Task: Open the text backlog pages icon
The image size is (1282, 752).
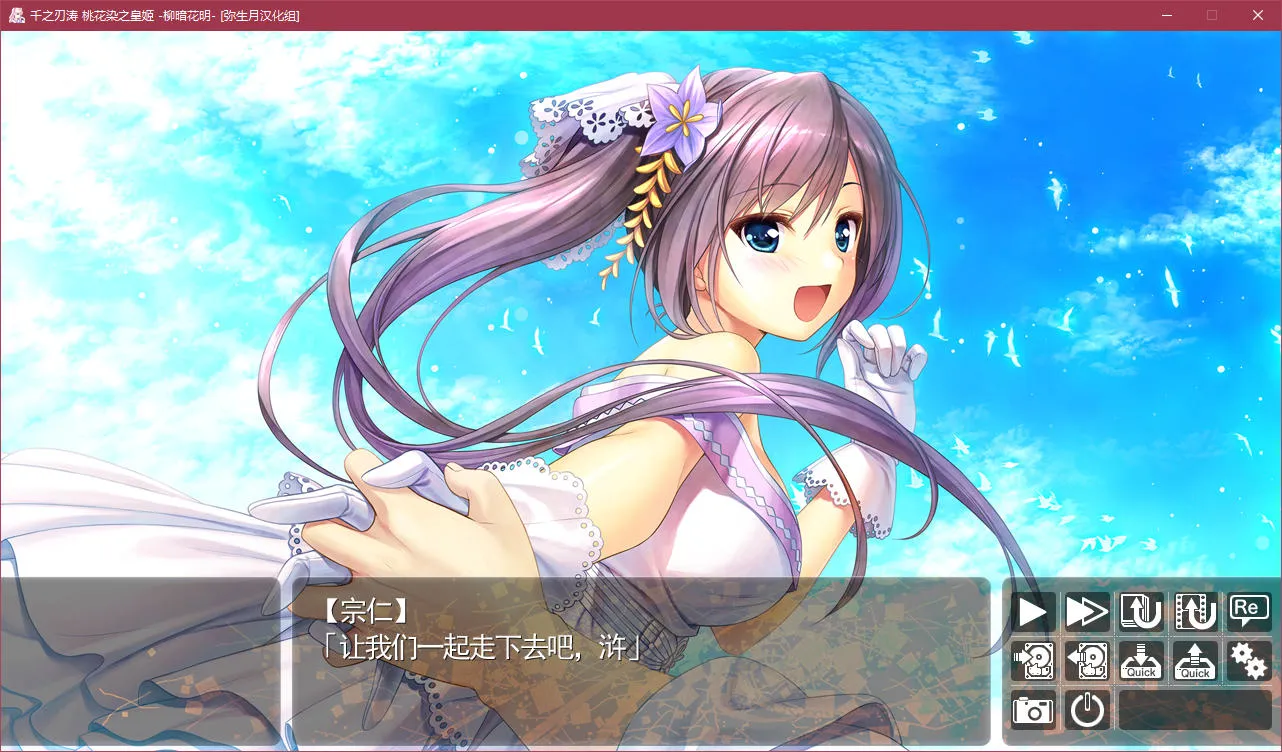Action: [x=1141, y=611]
